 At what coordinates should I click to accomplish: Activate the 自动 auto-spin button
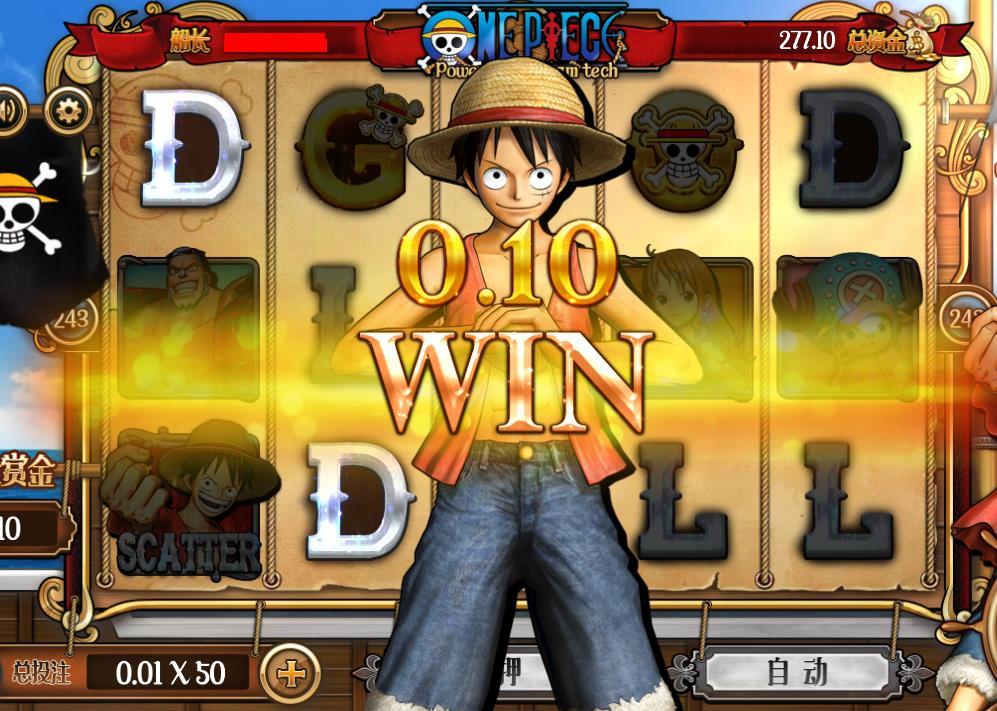click(797, 672)
